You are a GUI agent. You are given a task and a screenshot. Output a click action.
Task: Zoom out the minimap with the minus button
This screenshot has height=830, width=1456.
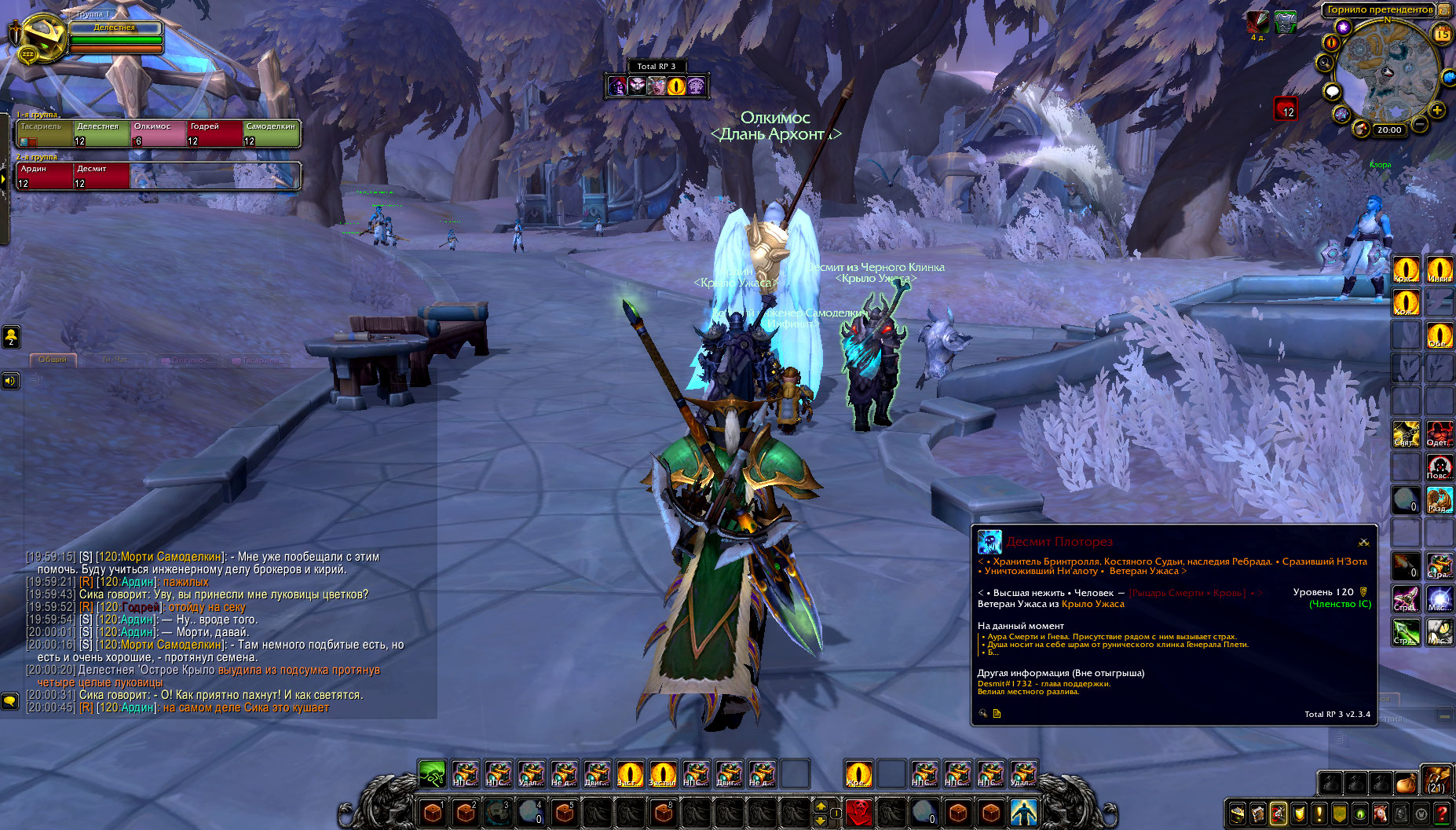pos(1420,124)
